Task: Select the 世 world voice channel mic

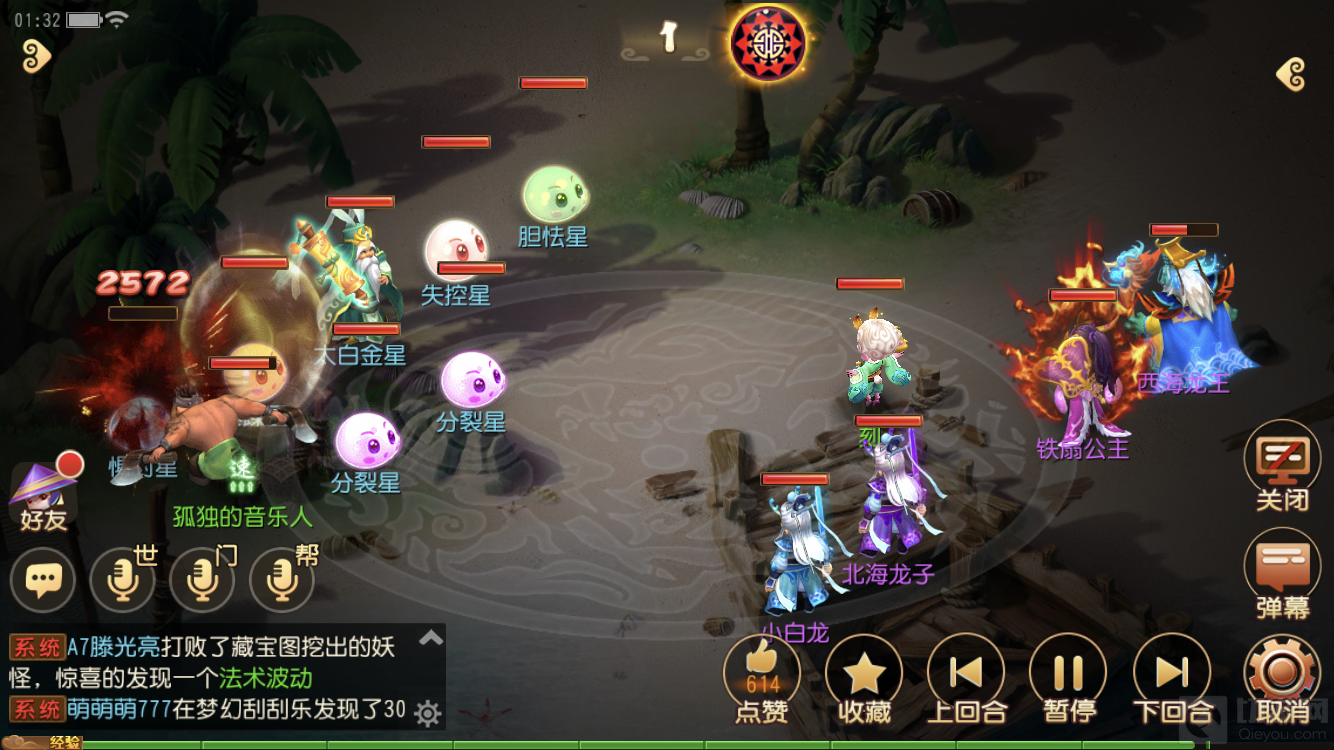Action: click(x=122, y=580)
